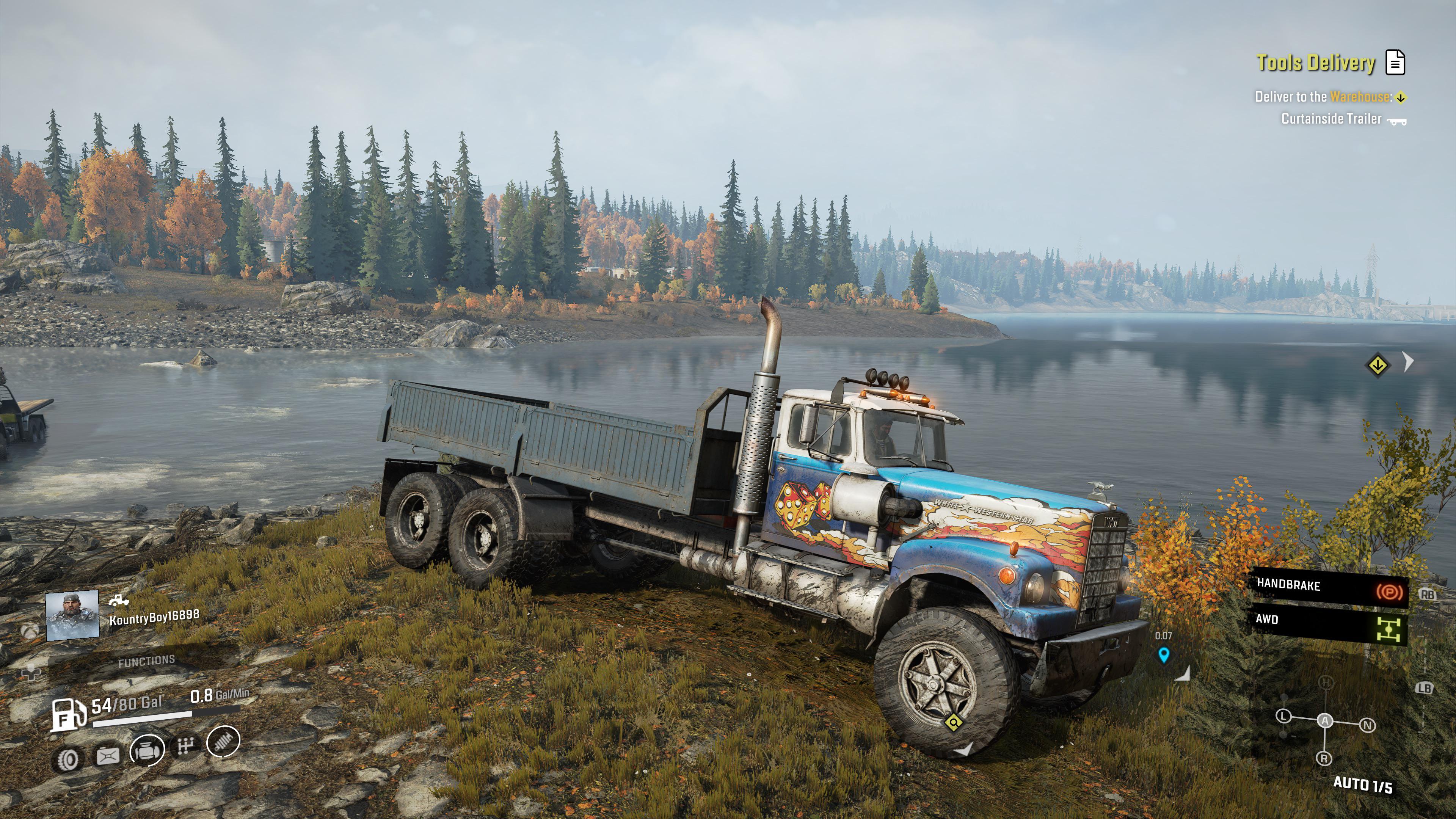Open the Tools Delivery task document icon
Screen dimensions: 1456x819
click(x=1395, y=62)
